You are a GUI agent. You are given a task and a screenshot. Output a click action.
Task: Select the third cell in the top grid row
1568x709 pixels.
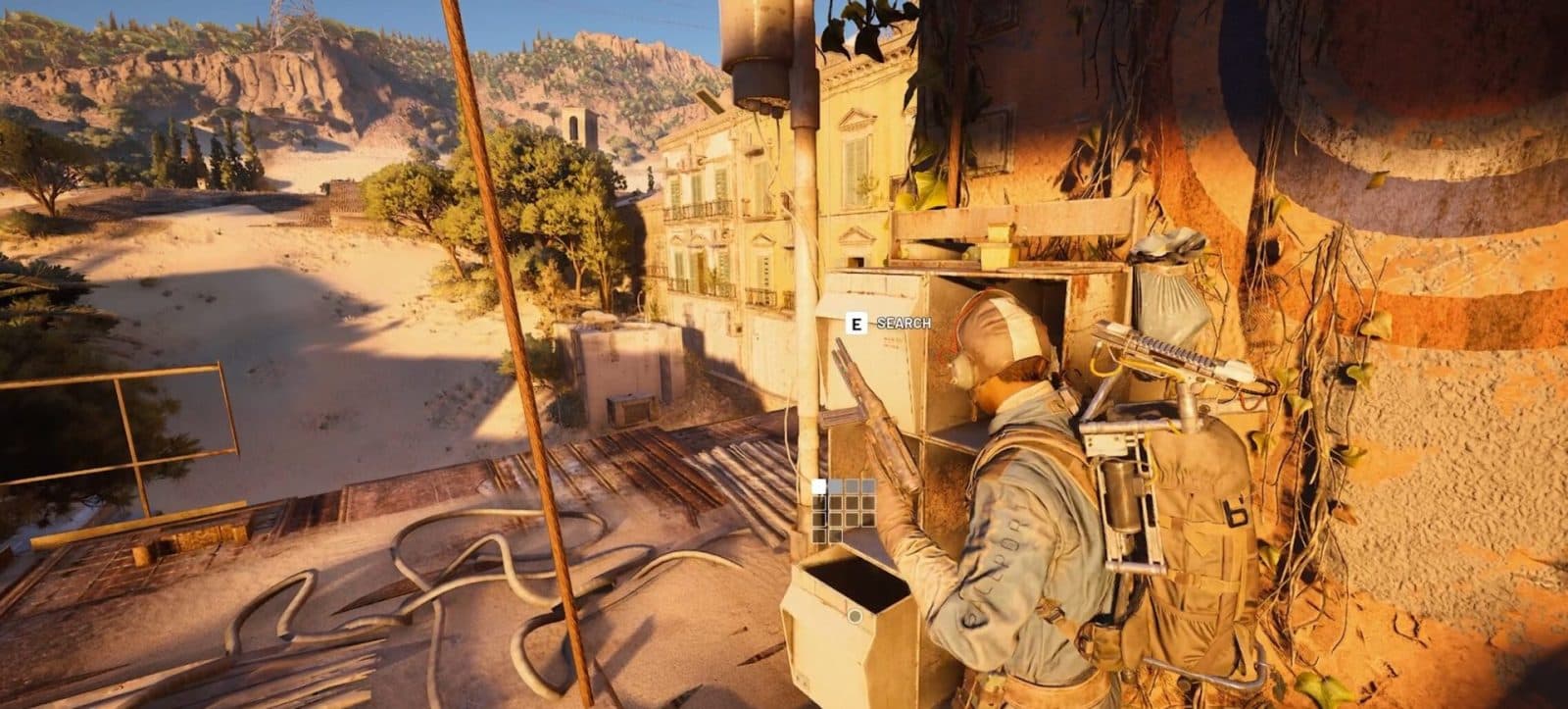(853, 485)
